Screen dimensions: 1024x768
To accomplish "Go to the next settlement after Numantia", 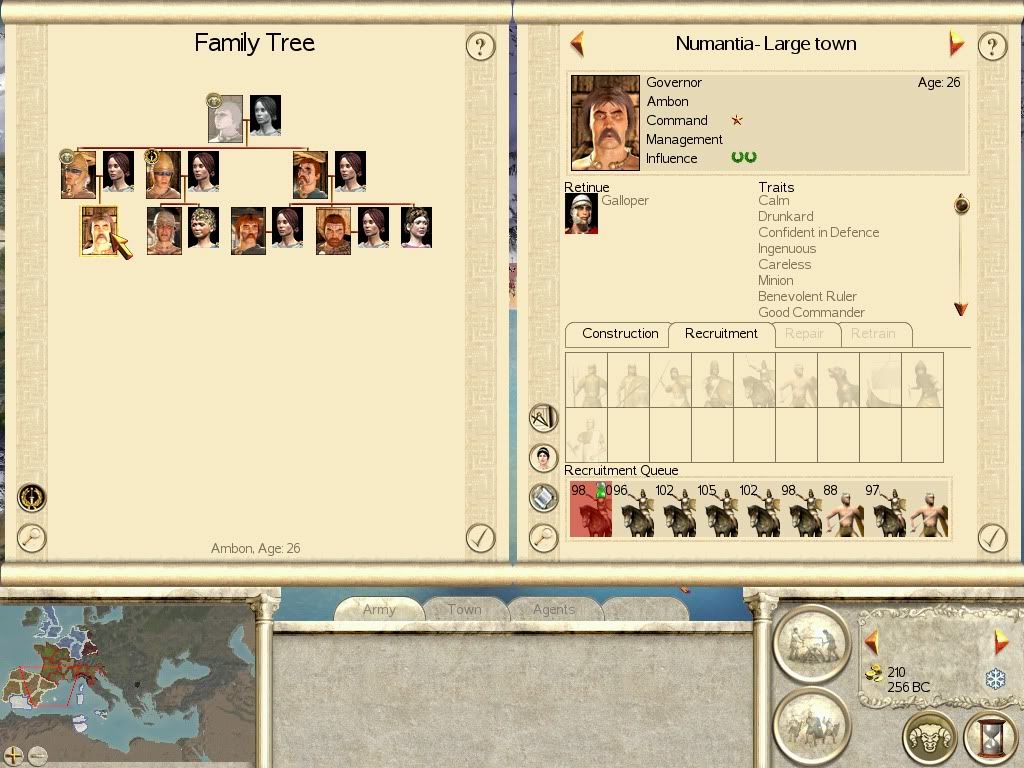I will pyautogui.click(x=956, y=44).
